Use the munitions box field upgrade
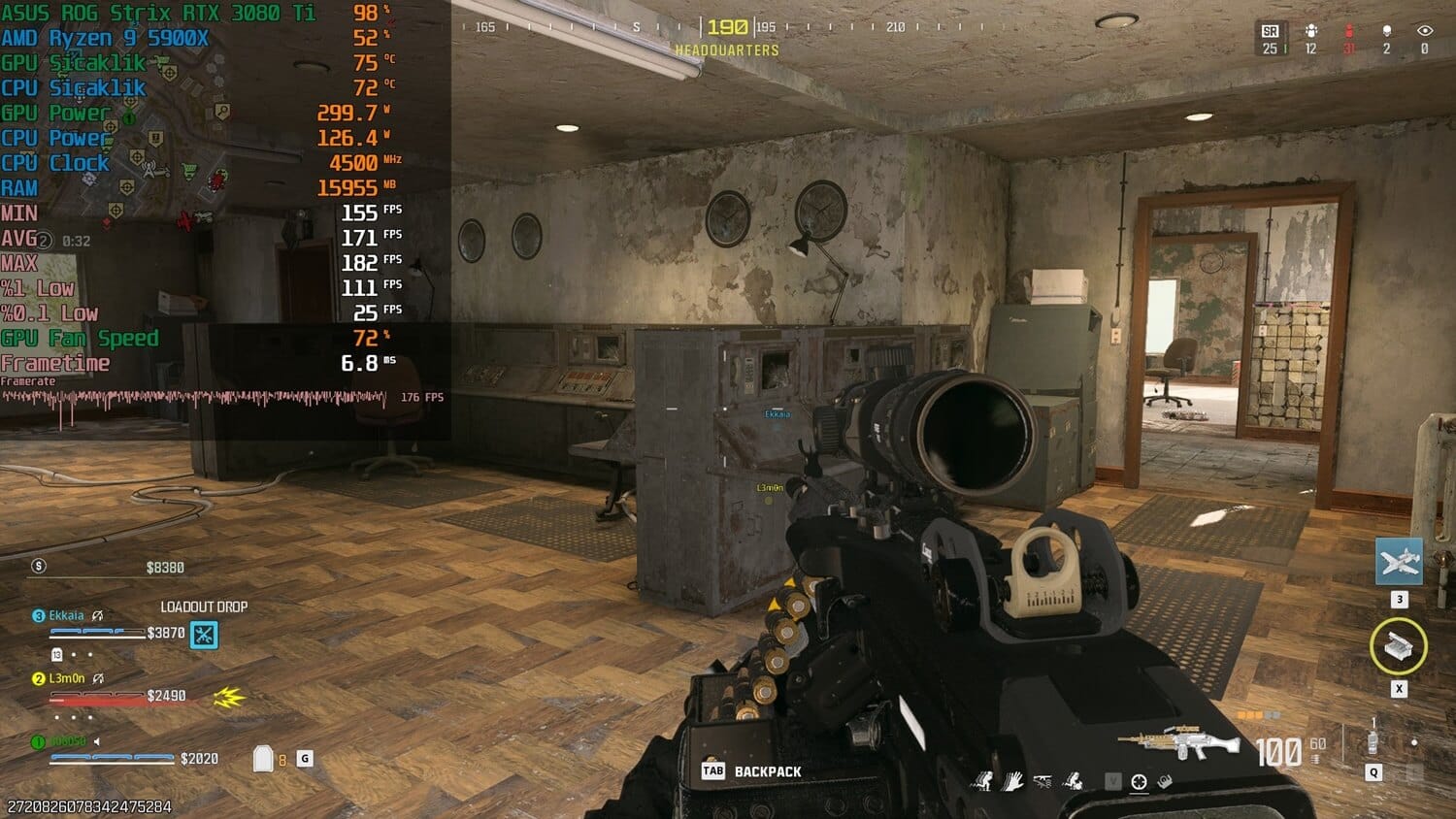This screenshot has width=1456, height=819. pos(1399,645)
